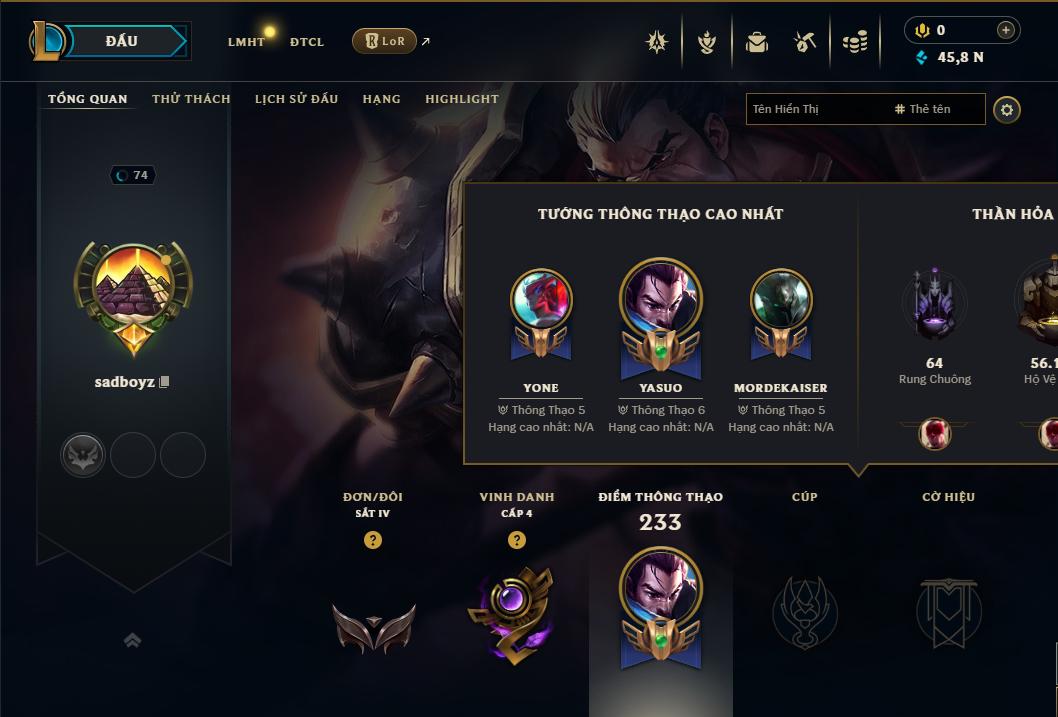Add RP with the plus button
The width and height of the screenshot is (1058, 717).
(x=1005, y=30)
